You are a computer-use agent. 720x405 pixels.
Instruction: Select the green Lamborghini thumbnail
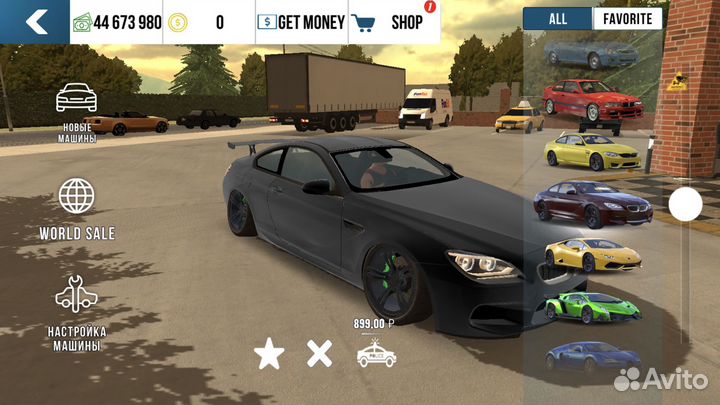coord(591,305)
